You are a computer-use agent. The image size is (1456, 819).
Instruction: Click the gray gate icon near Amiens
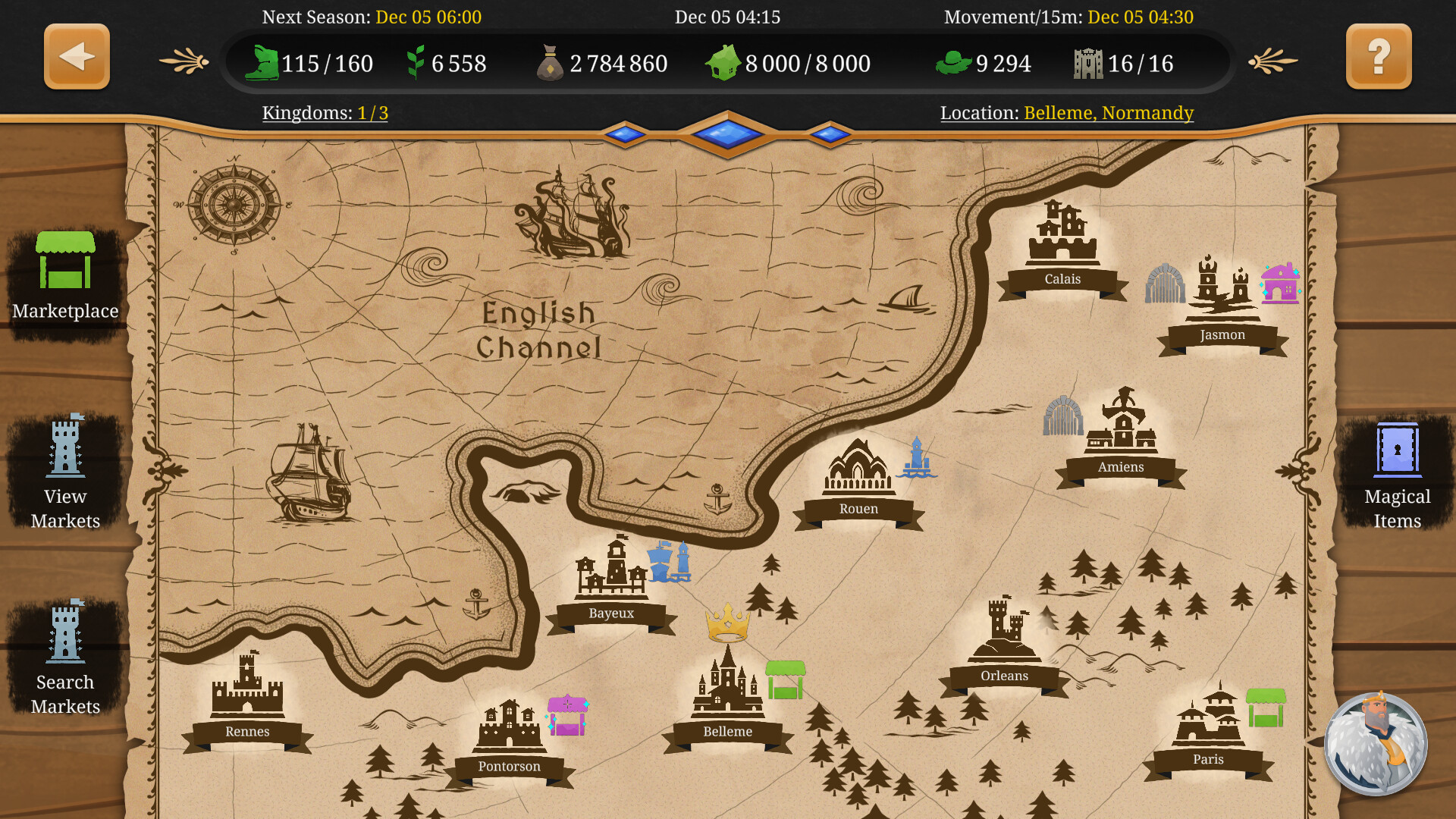point(1062,417)
